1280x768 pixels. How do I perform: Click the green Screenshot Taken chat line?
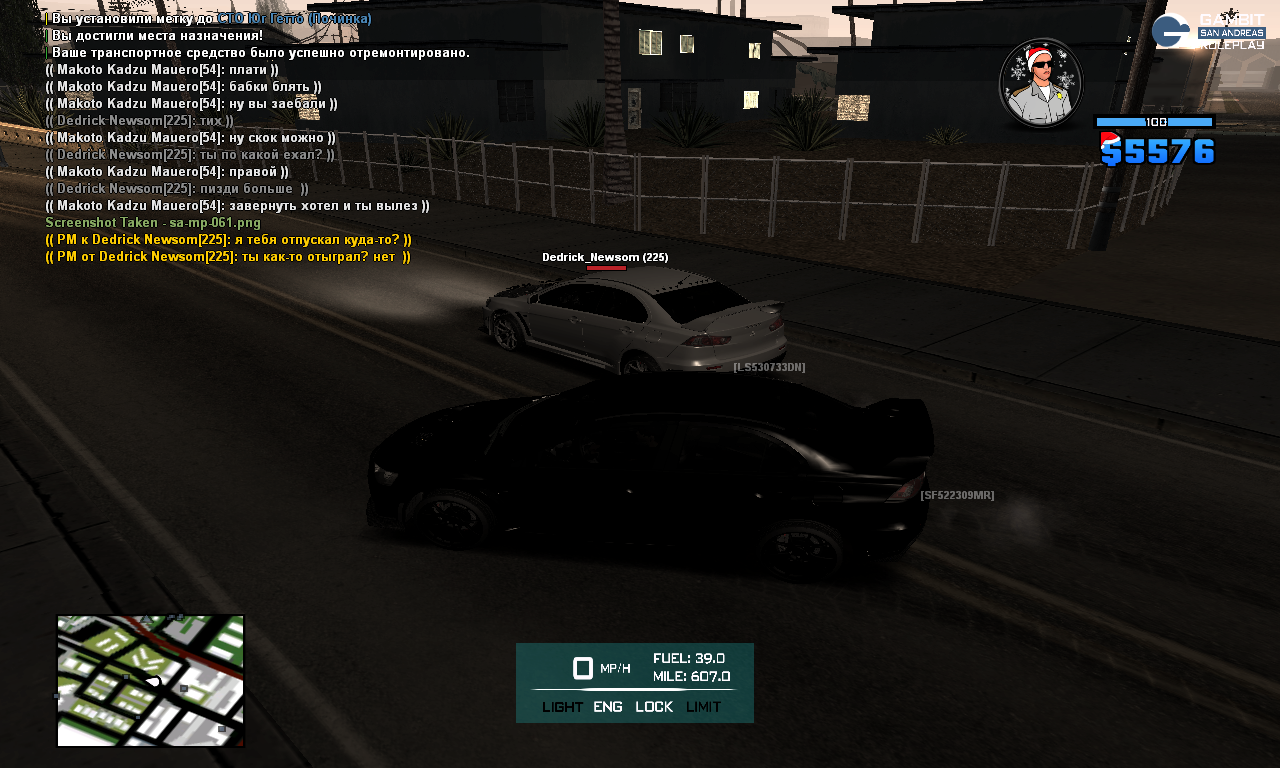click(153, 223)
